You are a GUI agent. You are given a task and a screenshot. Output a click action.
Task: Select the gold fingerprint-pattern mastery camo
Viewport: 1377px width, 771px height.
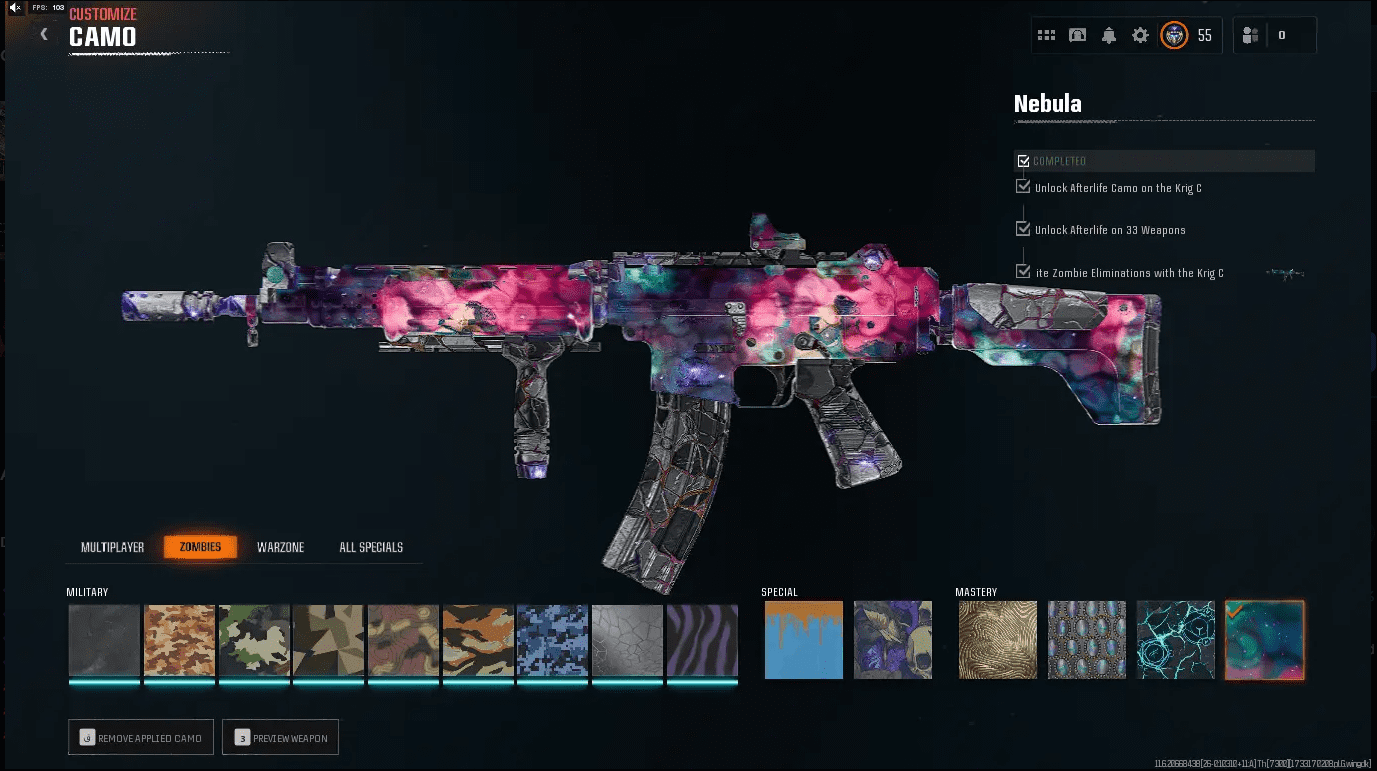point(998,640)
